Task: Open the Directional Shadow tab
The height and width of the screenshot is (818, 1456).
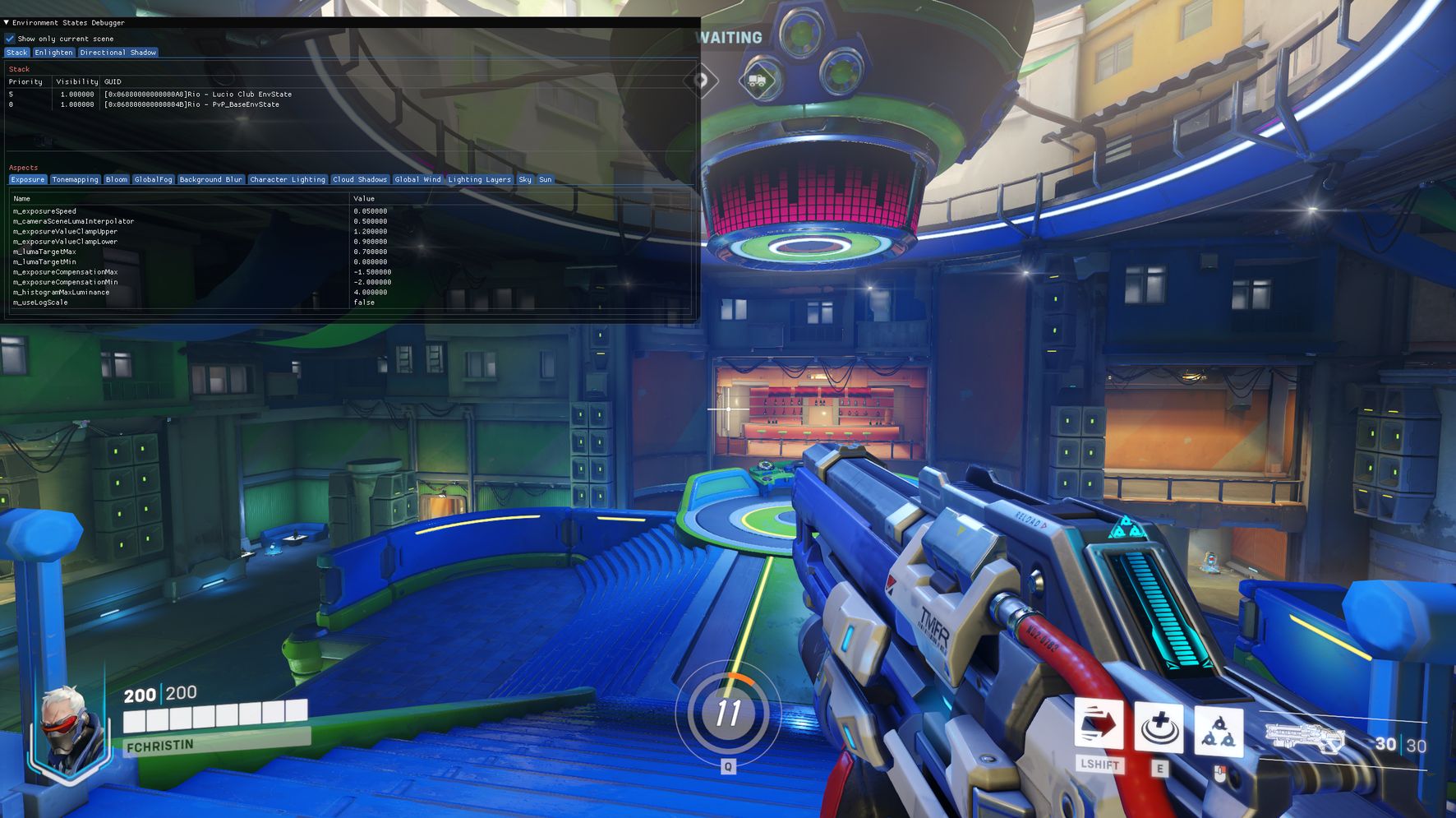Action: [x=117, y=53]
